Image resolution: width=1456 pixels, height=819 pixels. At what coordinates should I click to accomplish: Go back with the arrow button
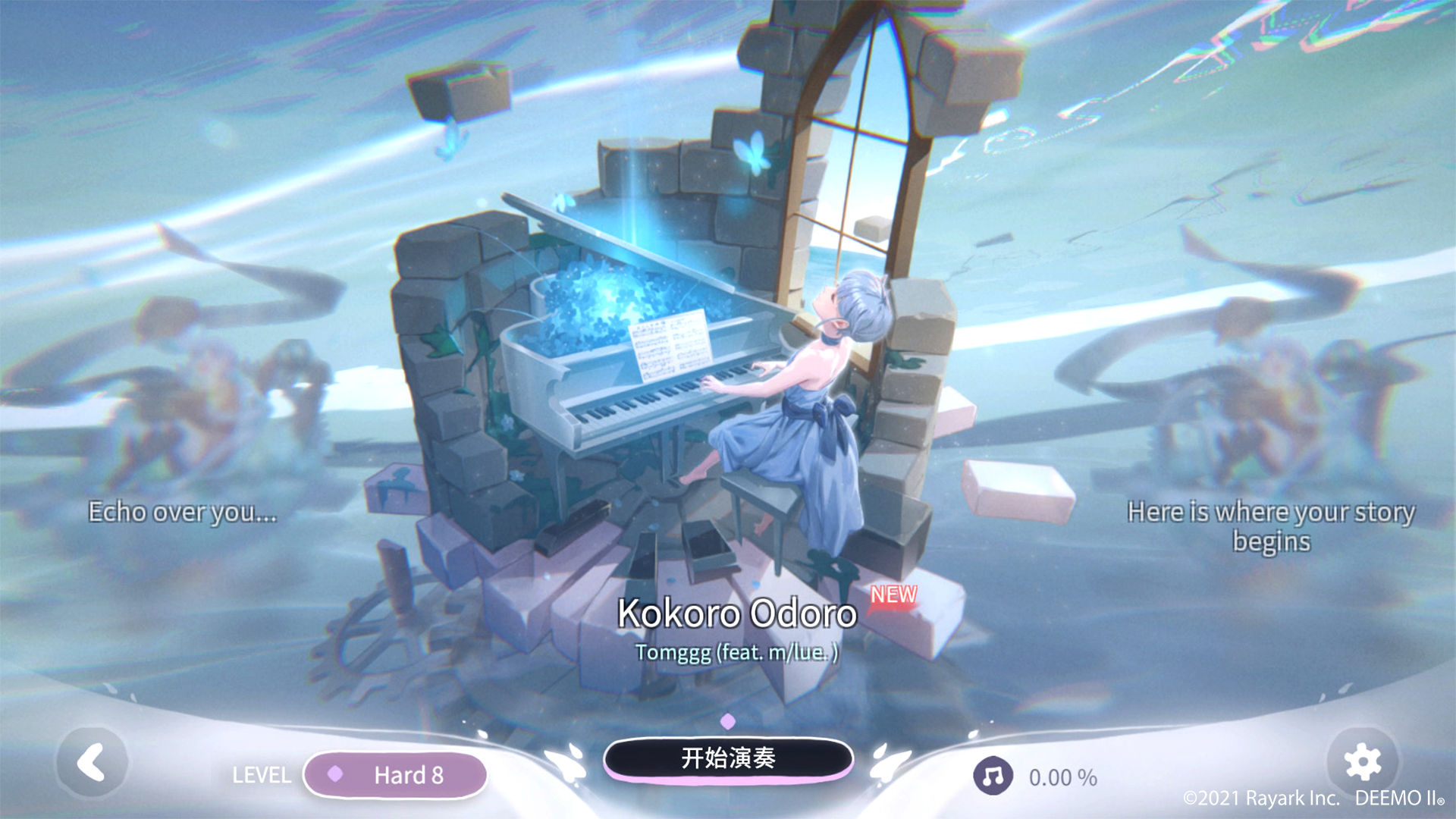pyautogui.click(x=92, y=762)
